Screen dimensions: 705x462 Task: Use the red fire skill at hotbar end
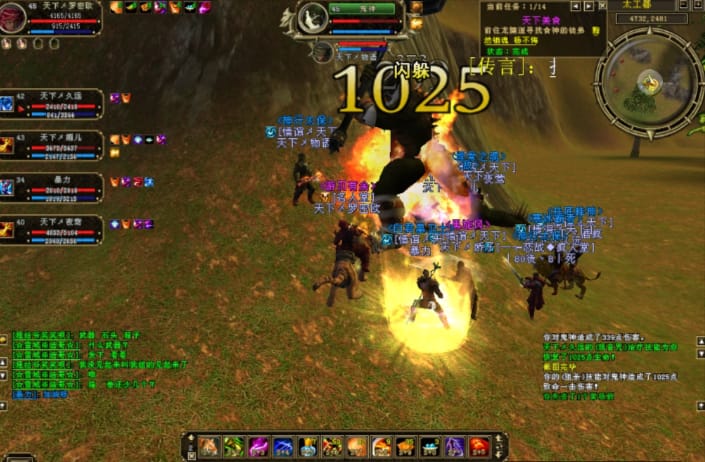pos(480,446)
